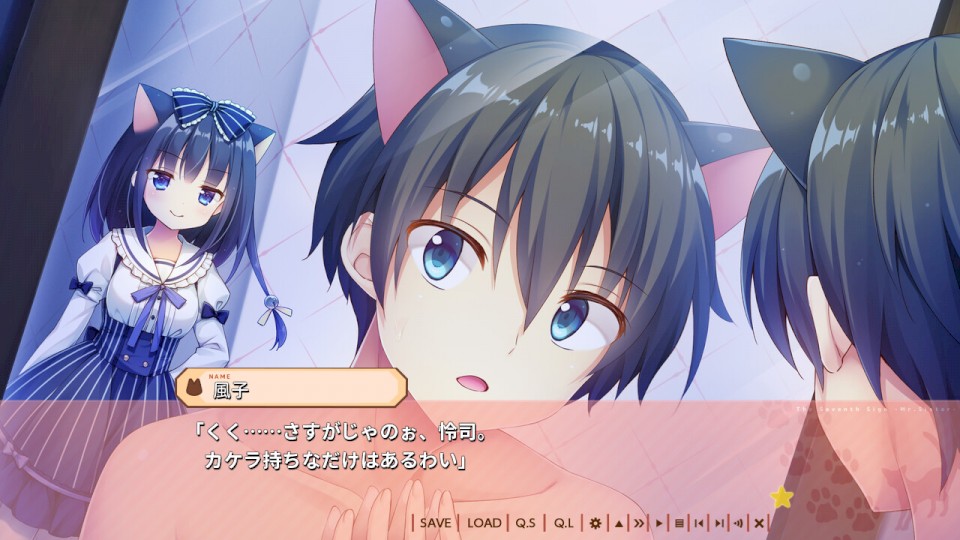
Task: Jump forward with the next-scene icon
Action: (719, 523)
